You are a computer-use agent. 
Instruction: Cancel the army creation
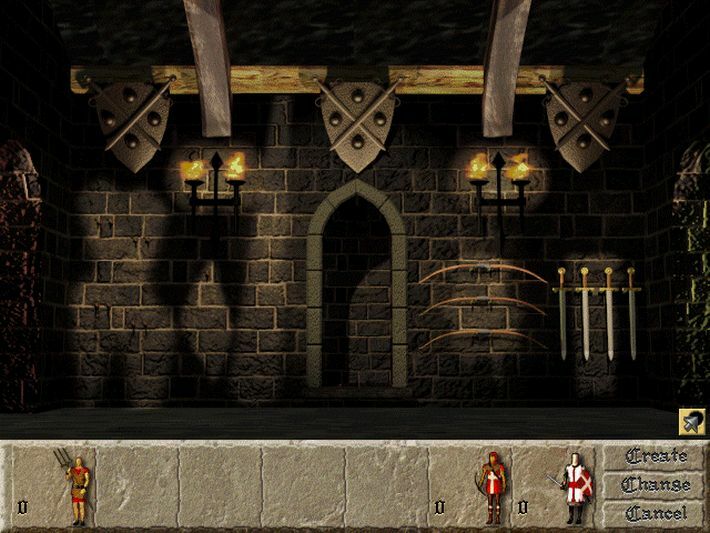click(x=656, y=514)
